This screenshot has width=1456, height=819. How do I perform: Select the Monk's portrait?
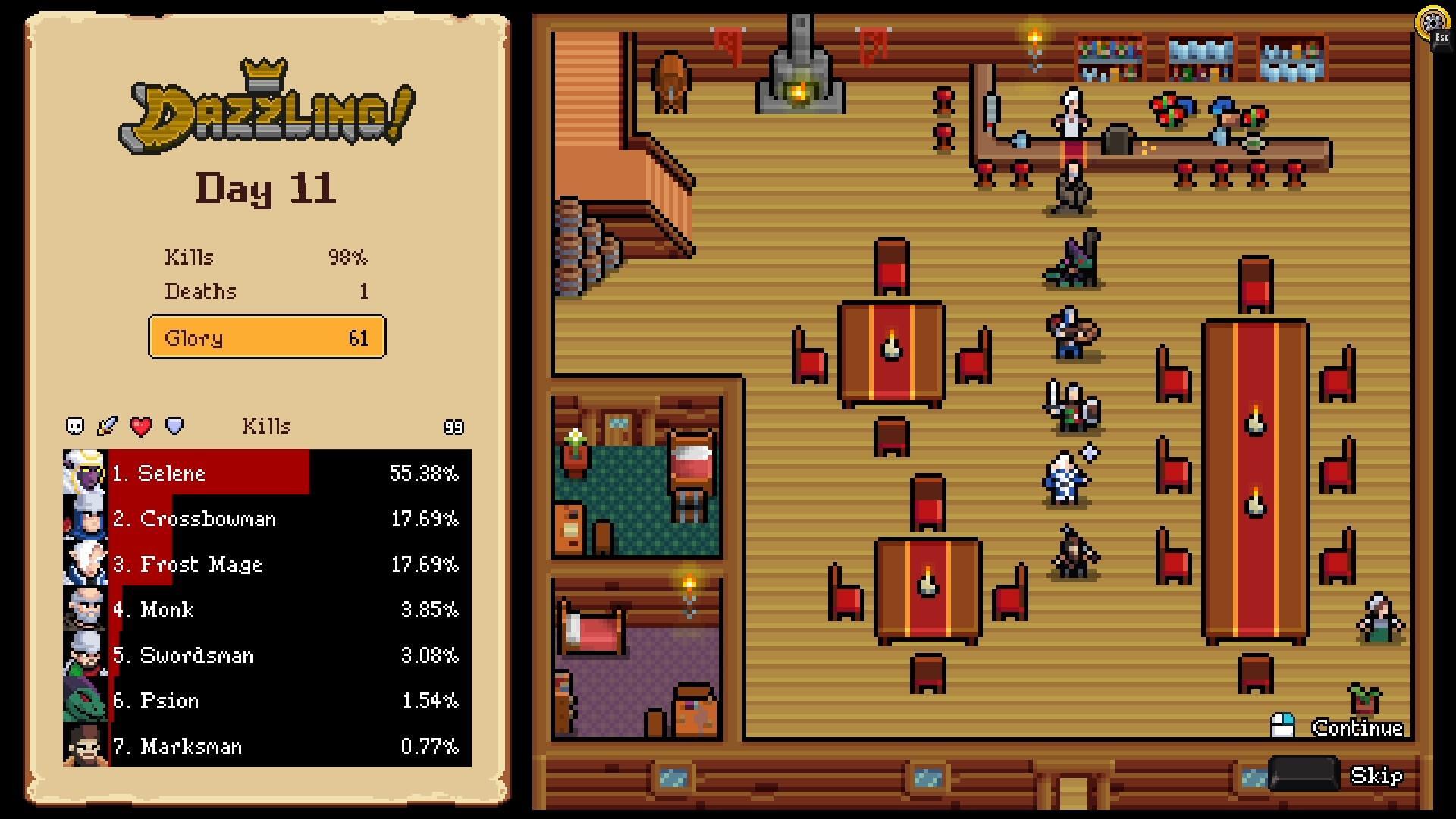[83, 610]
